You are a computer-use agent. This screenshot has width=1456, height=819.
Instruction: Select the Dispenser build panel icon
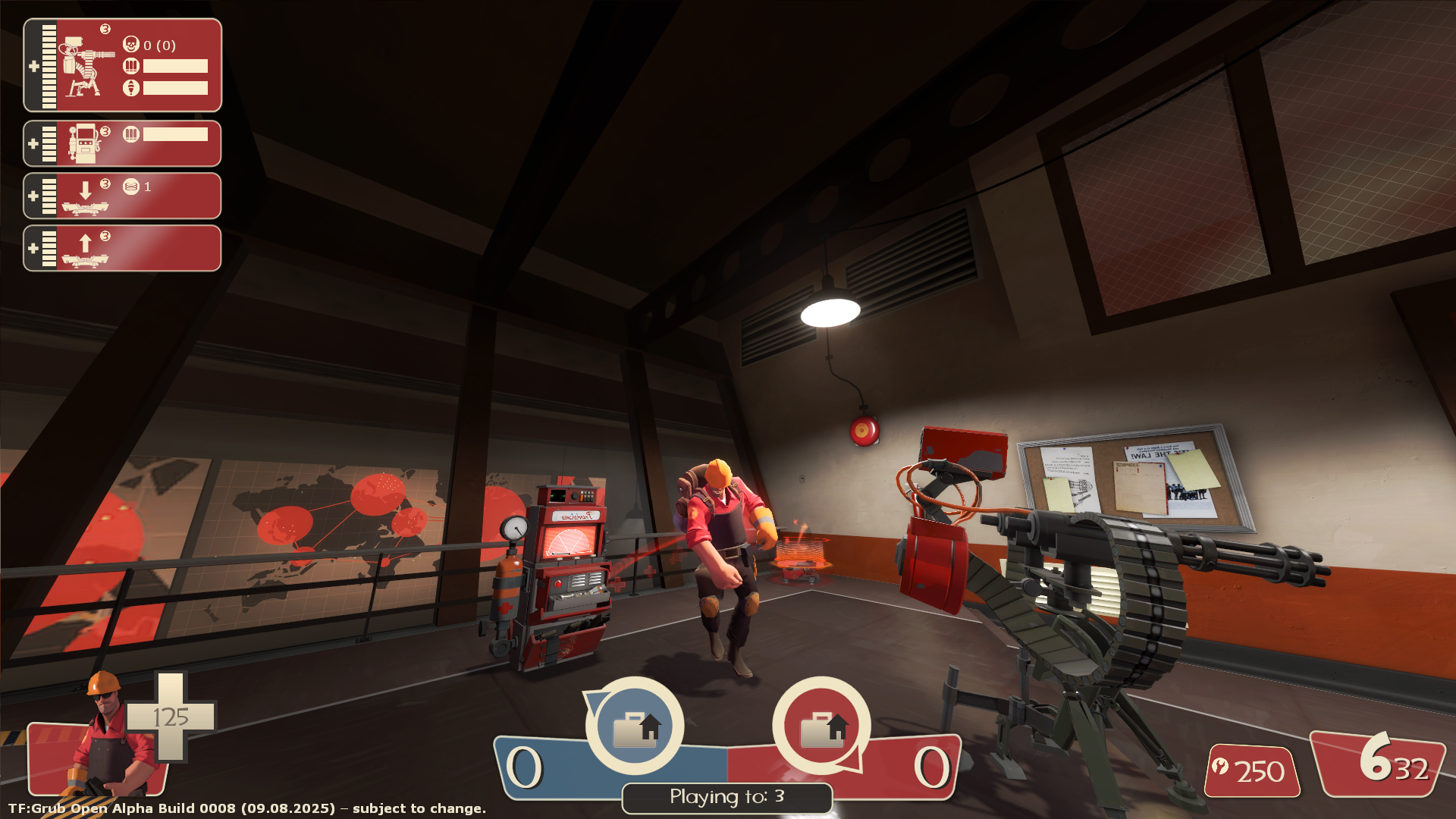(87, 143)
